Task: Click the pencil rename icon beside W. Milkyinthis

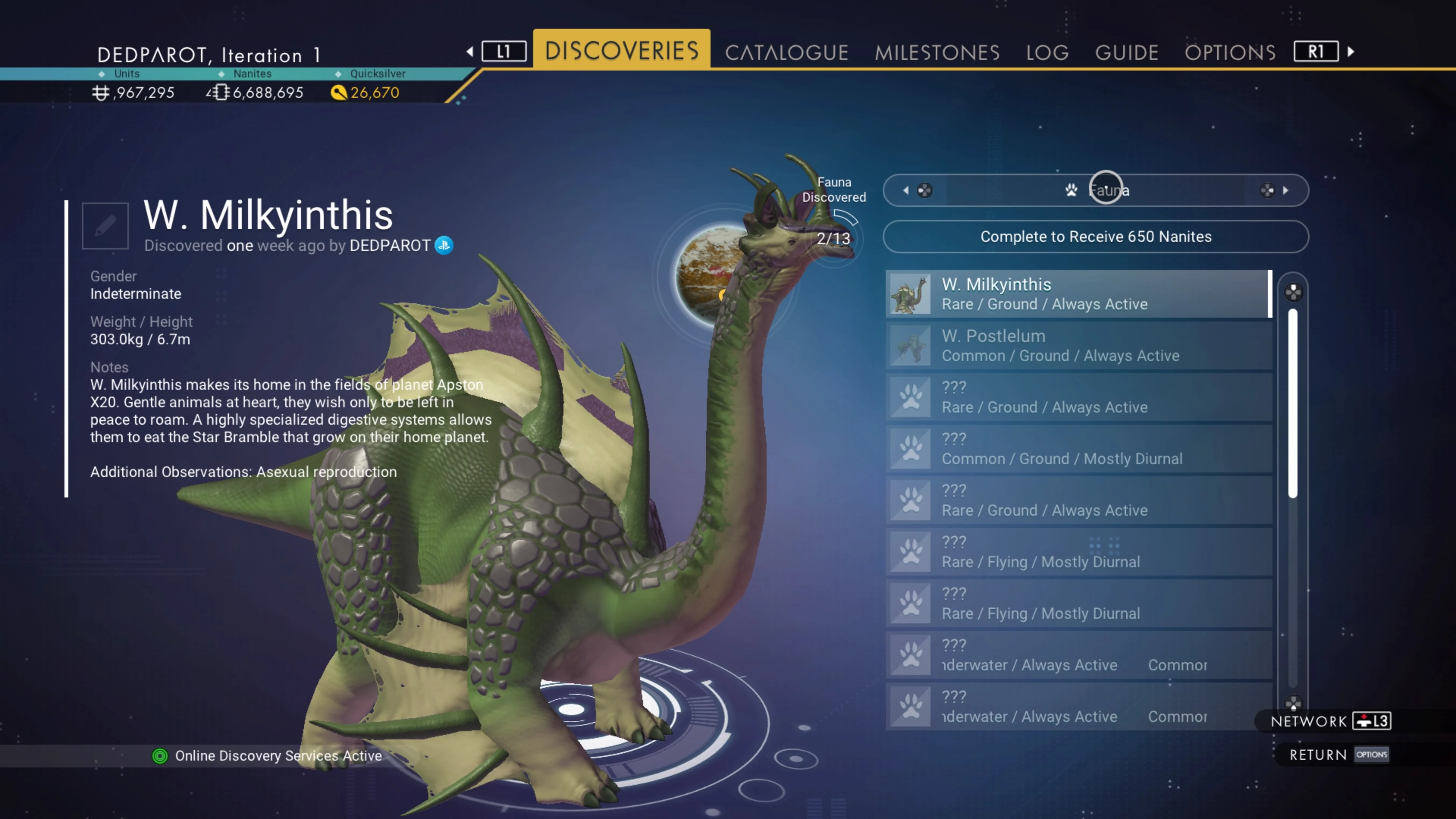Action: [105, 226]
